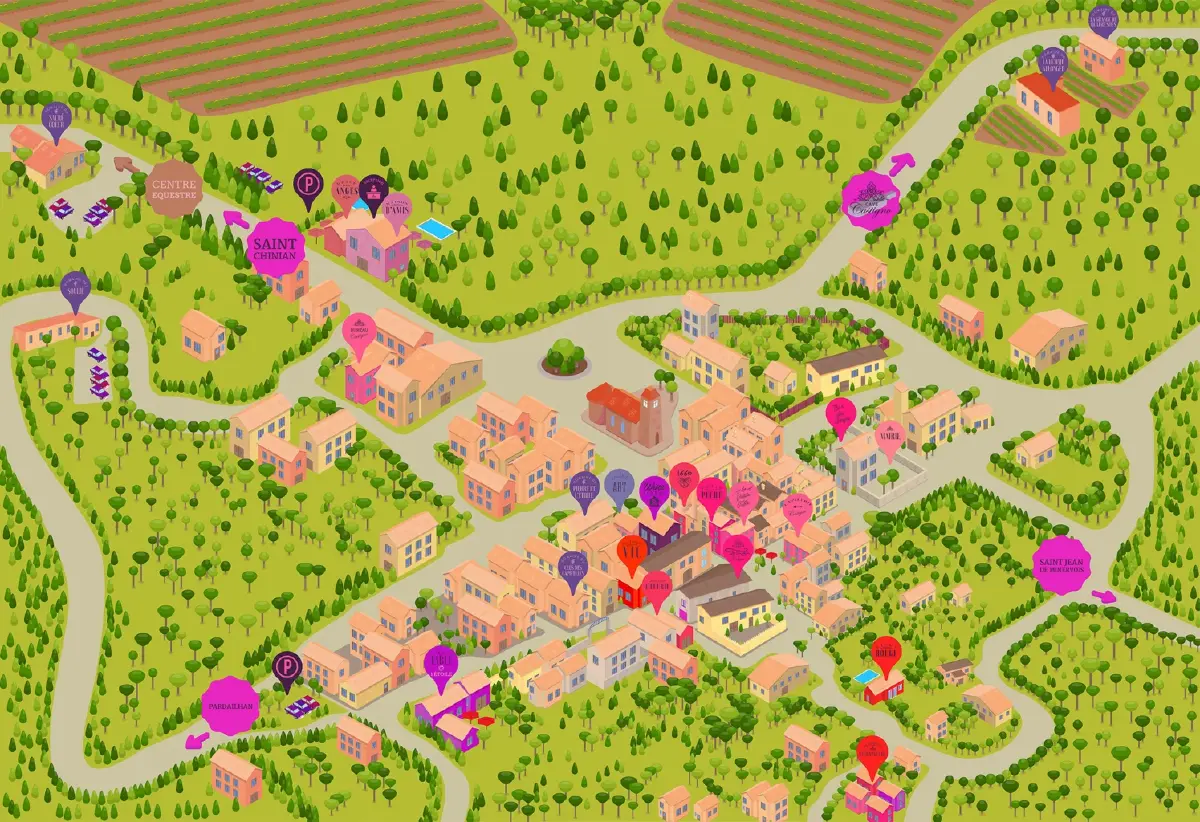
Task: Click the Sacré Cœur purple pin
Action: pyautogui.click(x=57, y=118)
